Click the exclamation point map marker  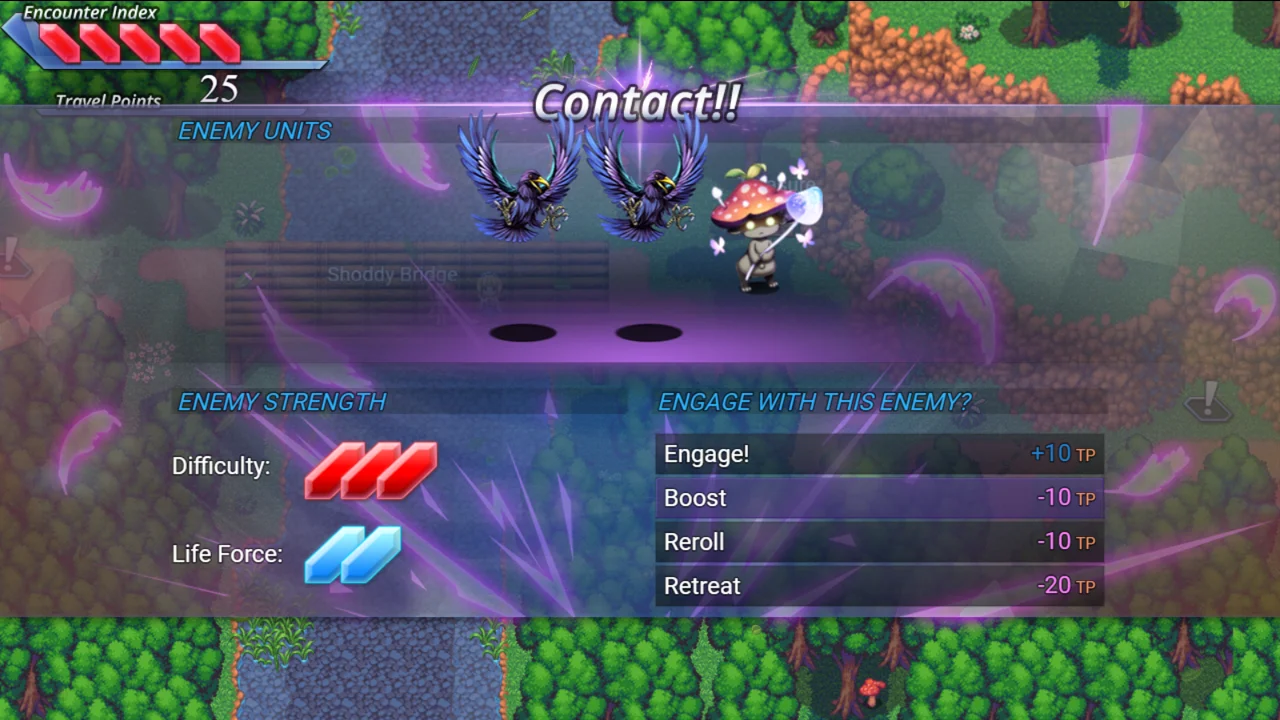(x=1207, y=400)
